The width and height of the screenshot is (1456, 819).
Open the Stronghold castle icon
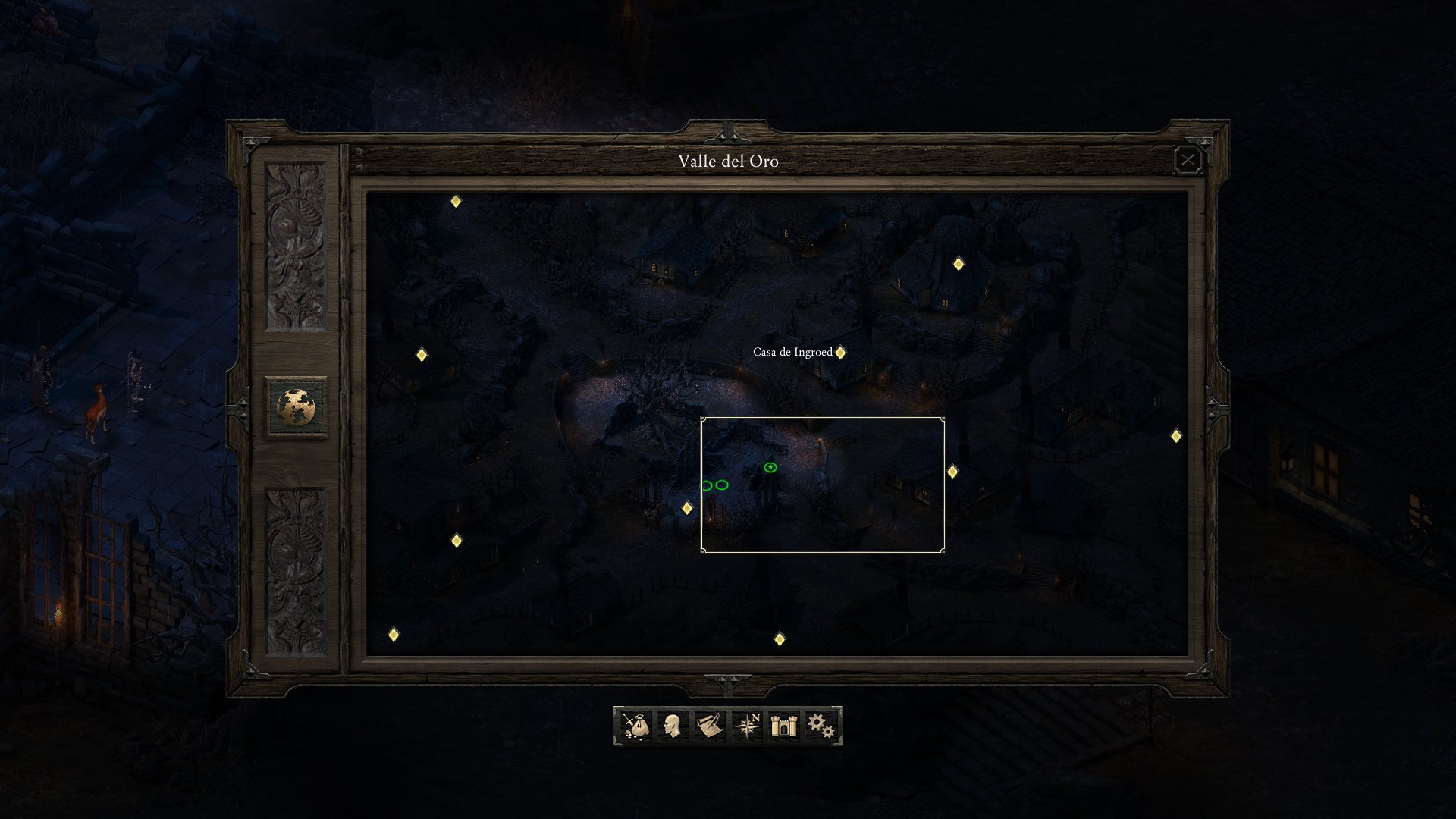point(783,726)
